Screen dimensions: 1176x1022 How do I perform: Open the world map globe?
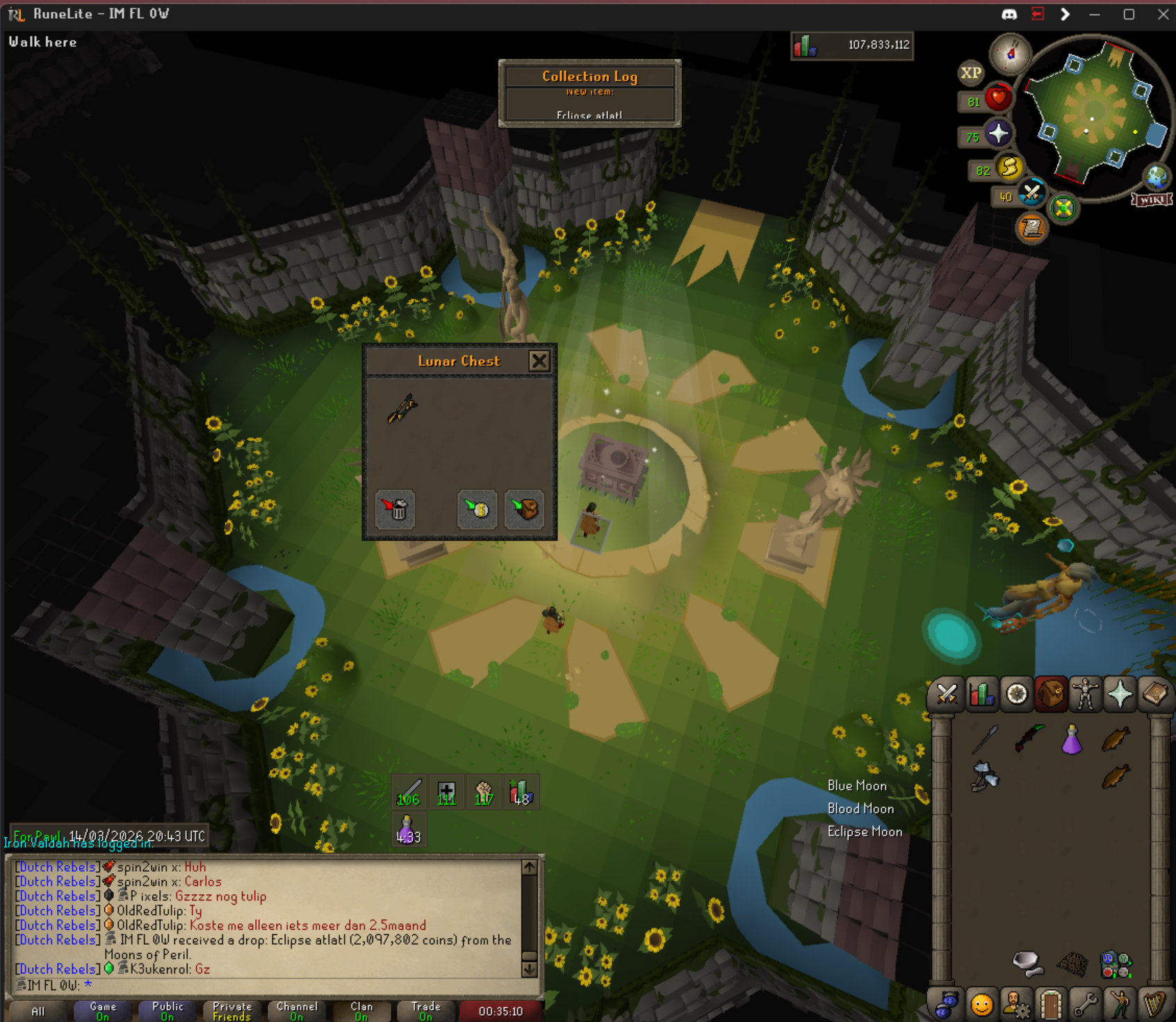point(1157,177)
